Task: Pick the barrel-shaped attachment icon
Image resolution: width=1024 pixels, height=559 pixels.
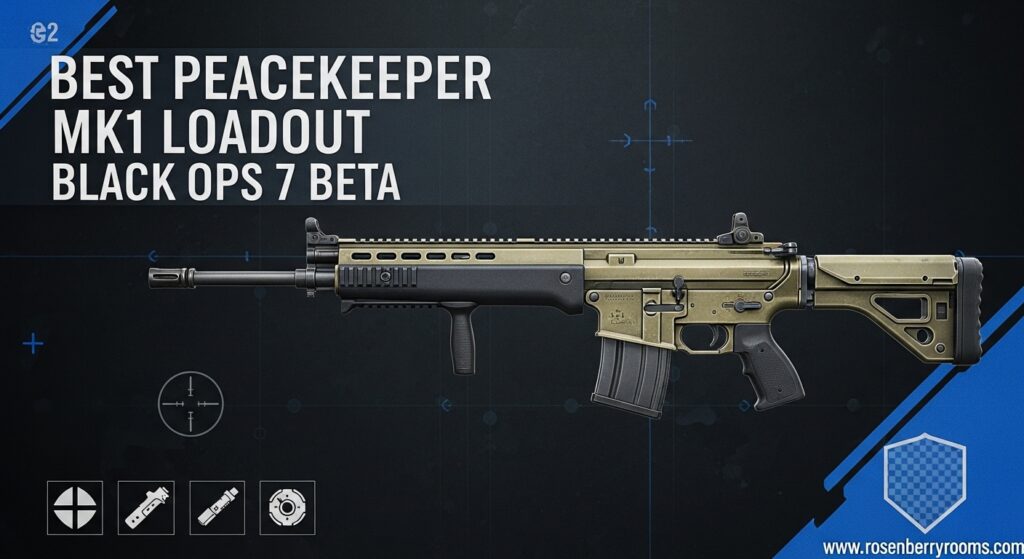Action: (x=217, y=508)
